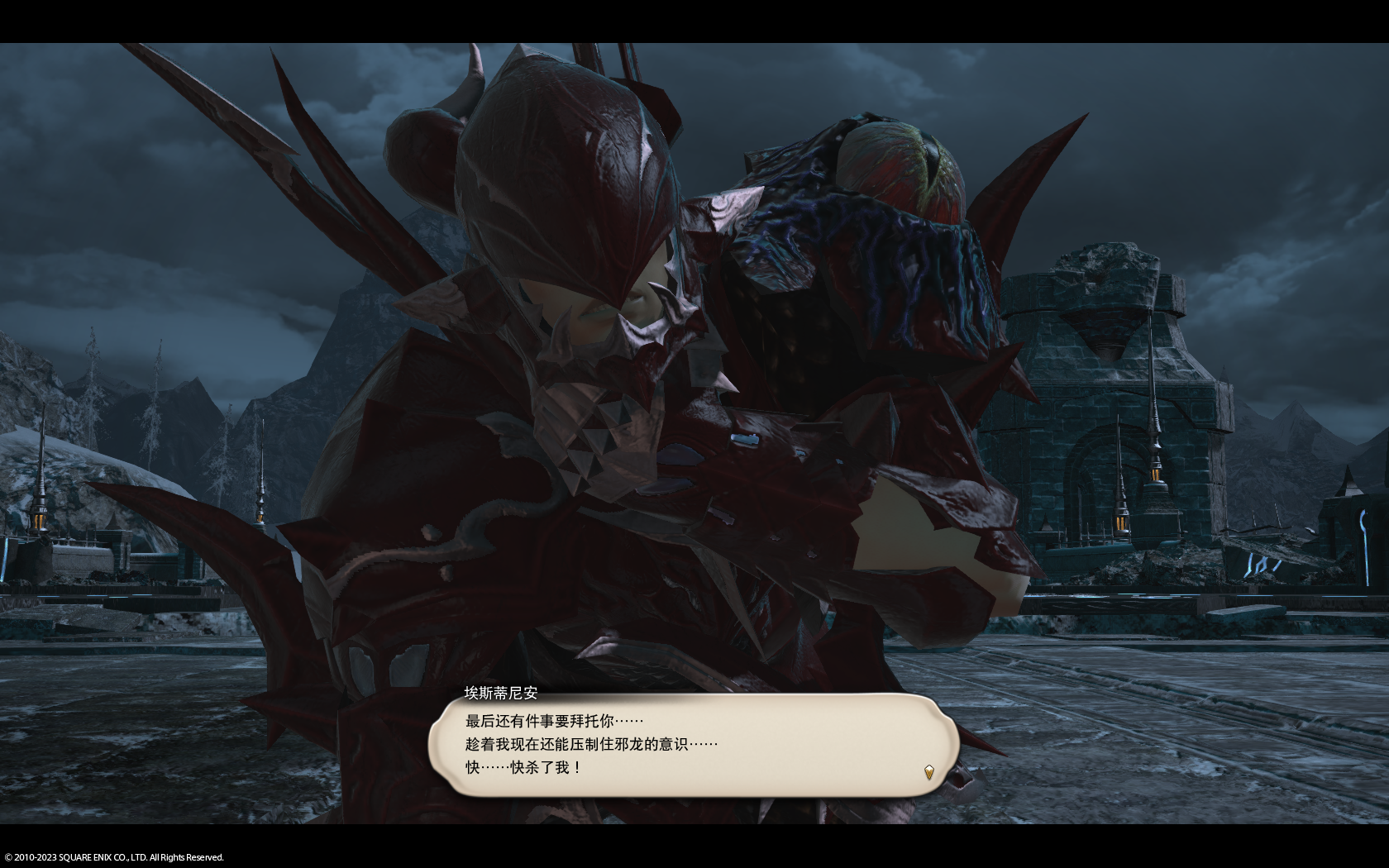Advance the dialogue using the arrow indicator

pos(928,772)
